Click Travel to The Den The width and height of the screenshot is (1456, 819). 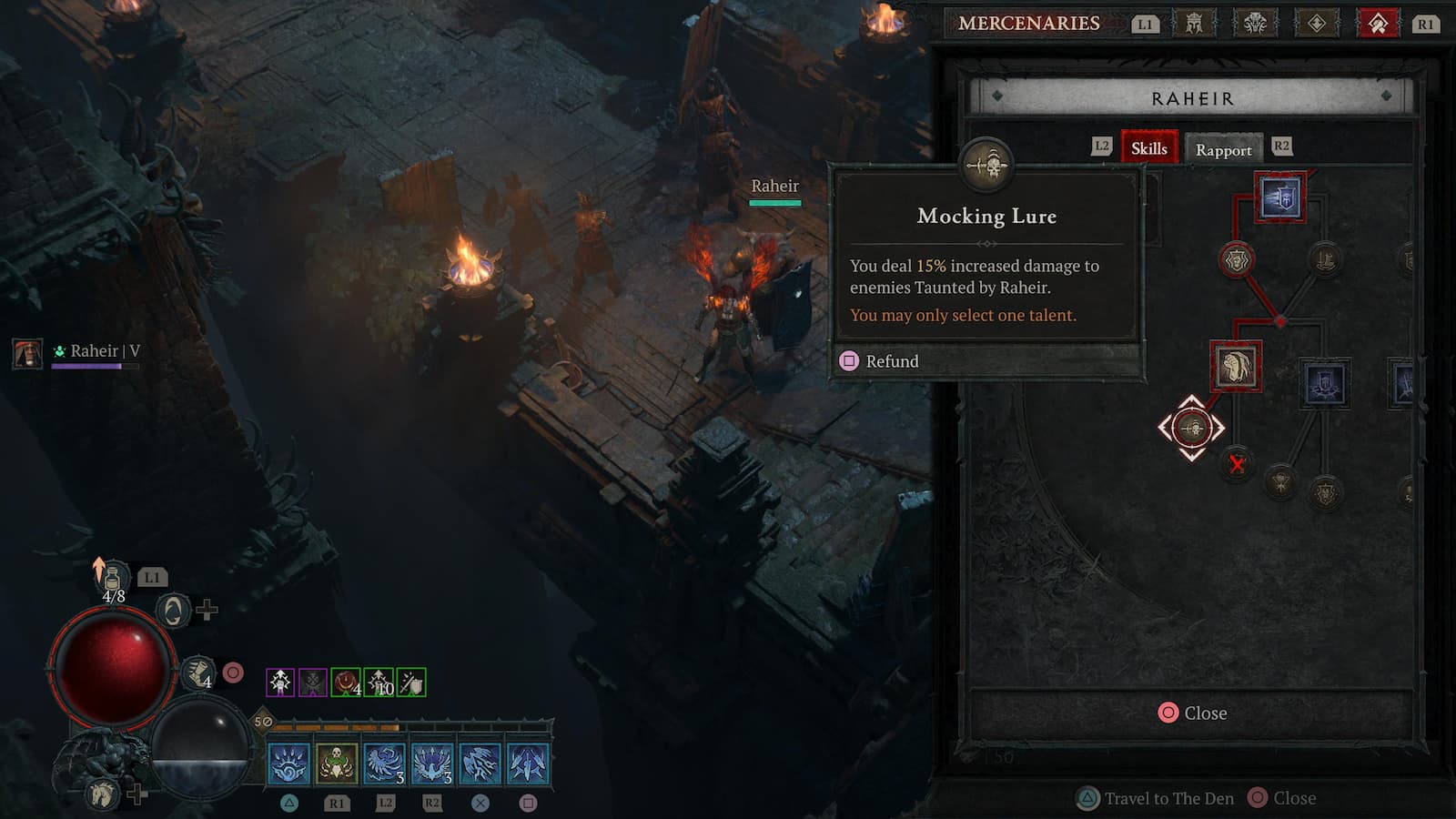1155,797
